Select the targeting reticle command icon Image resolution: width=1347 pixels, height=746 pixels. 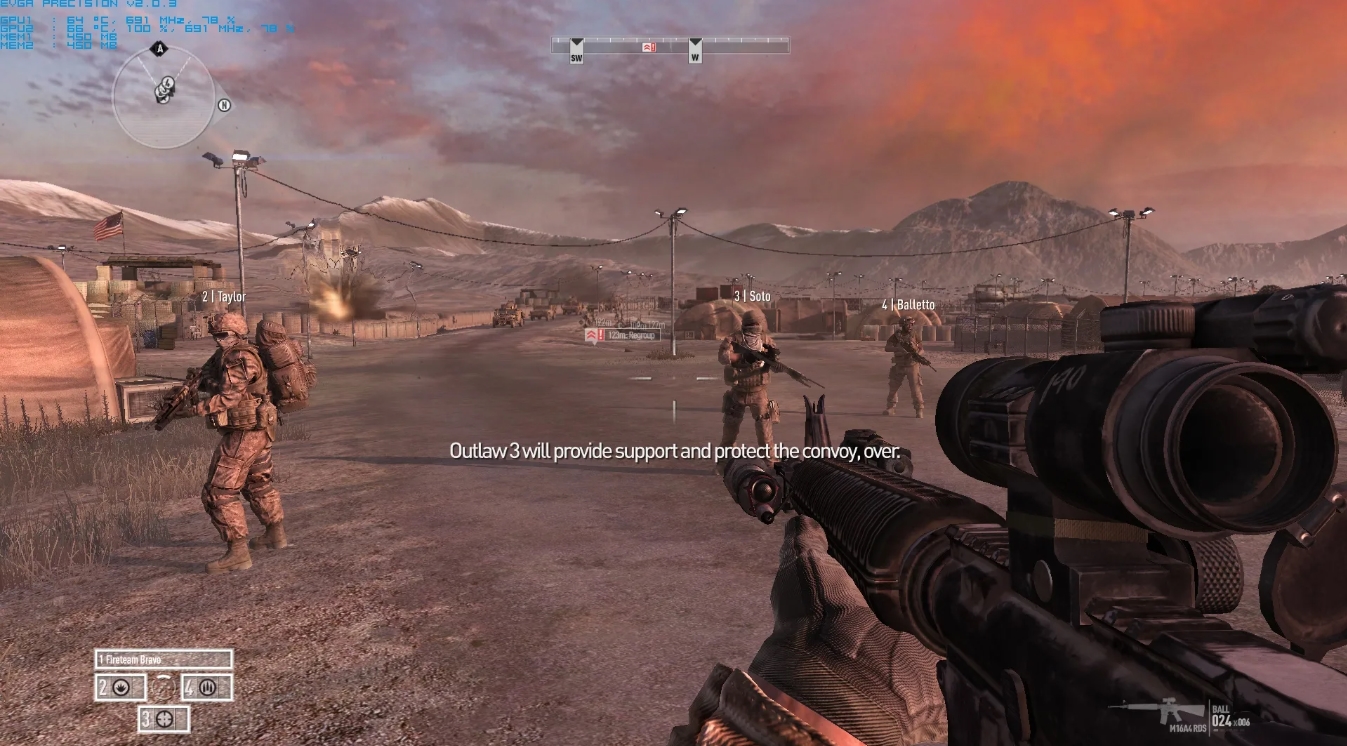pyautogui.click(x=163, y=719)
